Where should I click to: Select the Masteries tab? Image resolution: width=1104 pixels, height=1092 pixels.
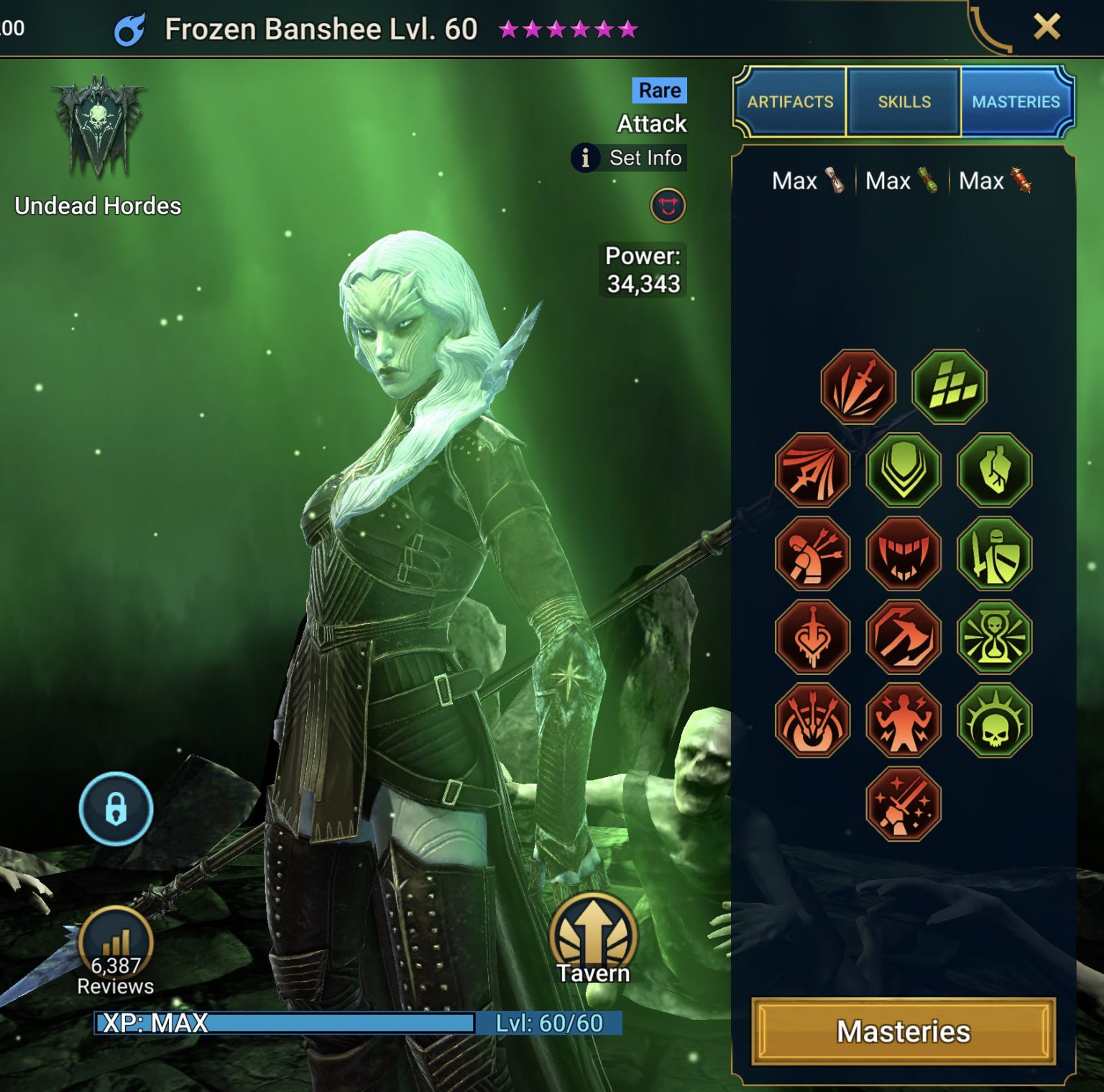click(x=1016, y=101)
